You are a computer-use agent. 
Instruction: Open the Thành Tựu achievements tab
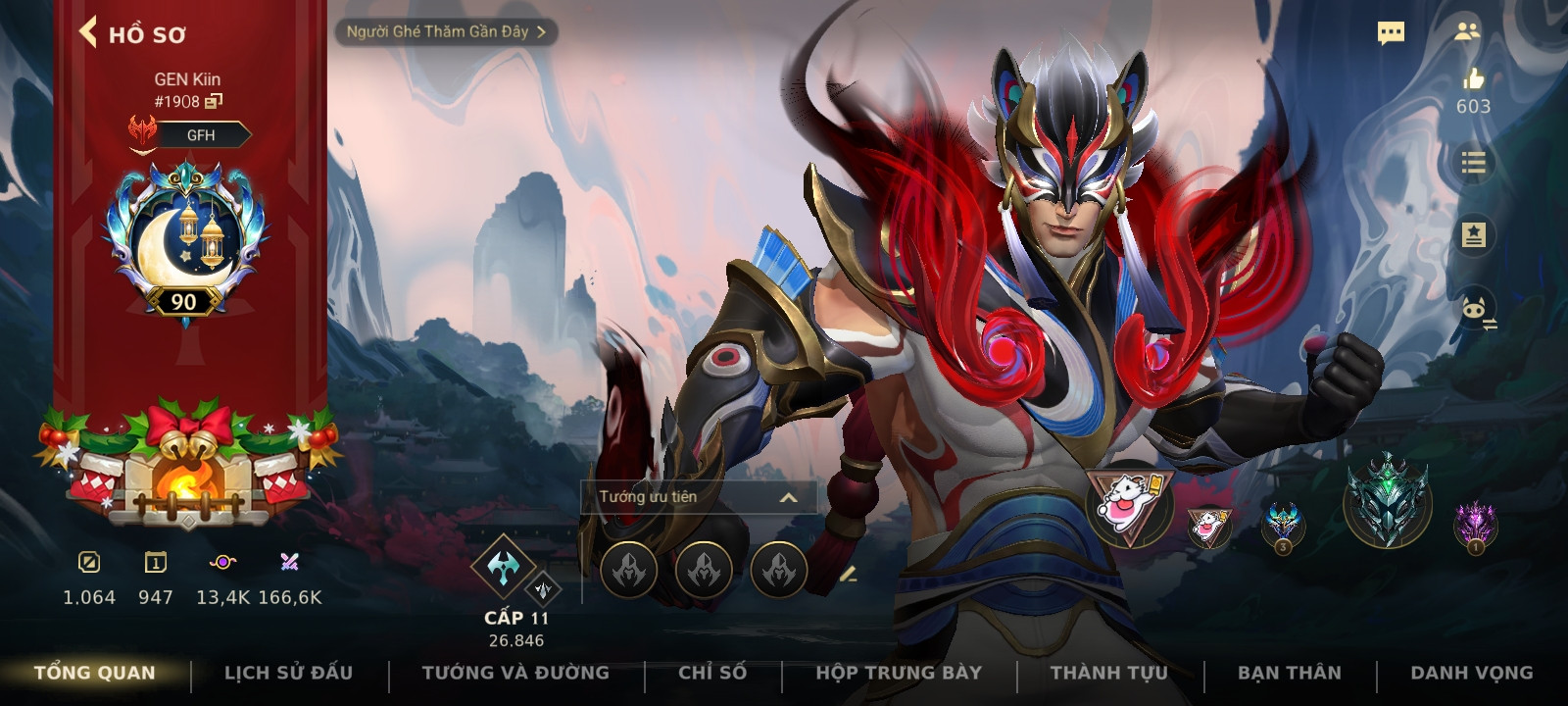tap(1109, 673)
